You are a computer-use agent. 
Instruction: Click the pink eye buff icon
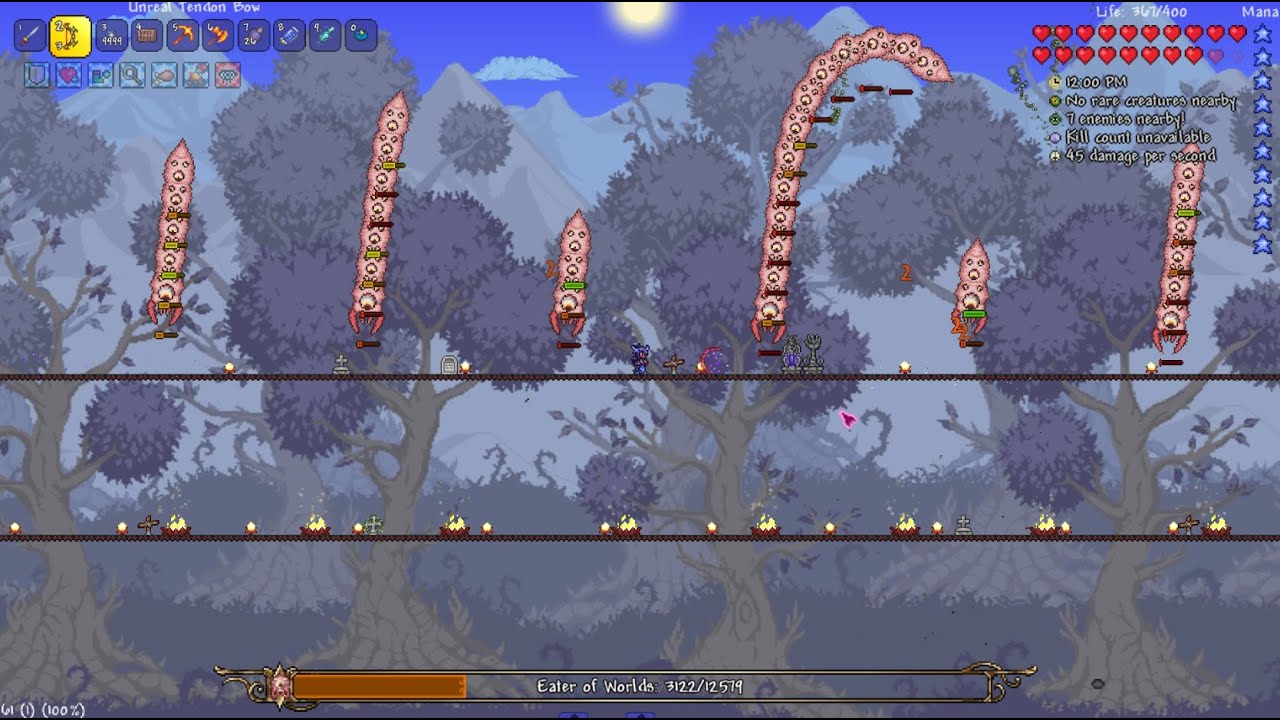click(x=228, y=75)
